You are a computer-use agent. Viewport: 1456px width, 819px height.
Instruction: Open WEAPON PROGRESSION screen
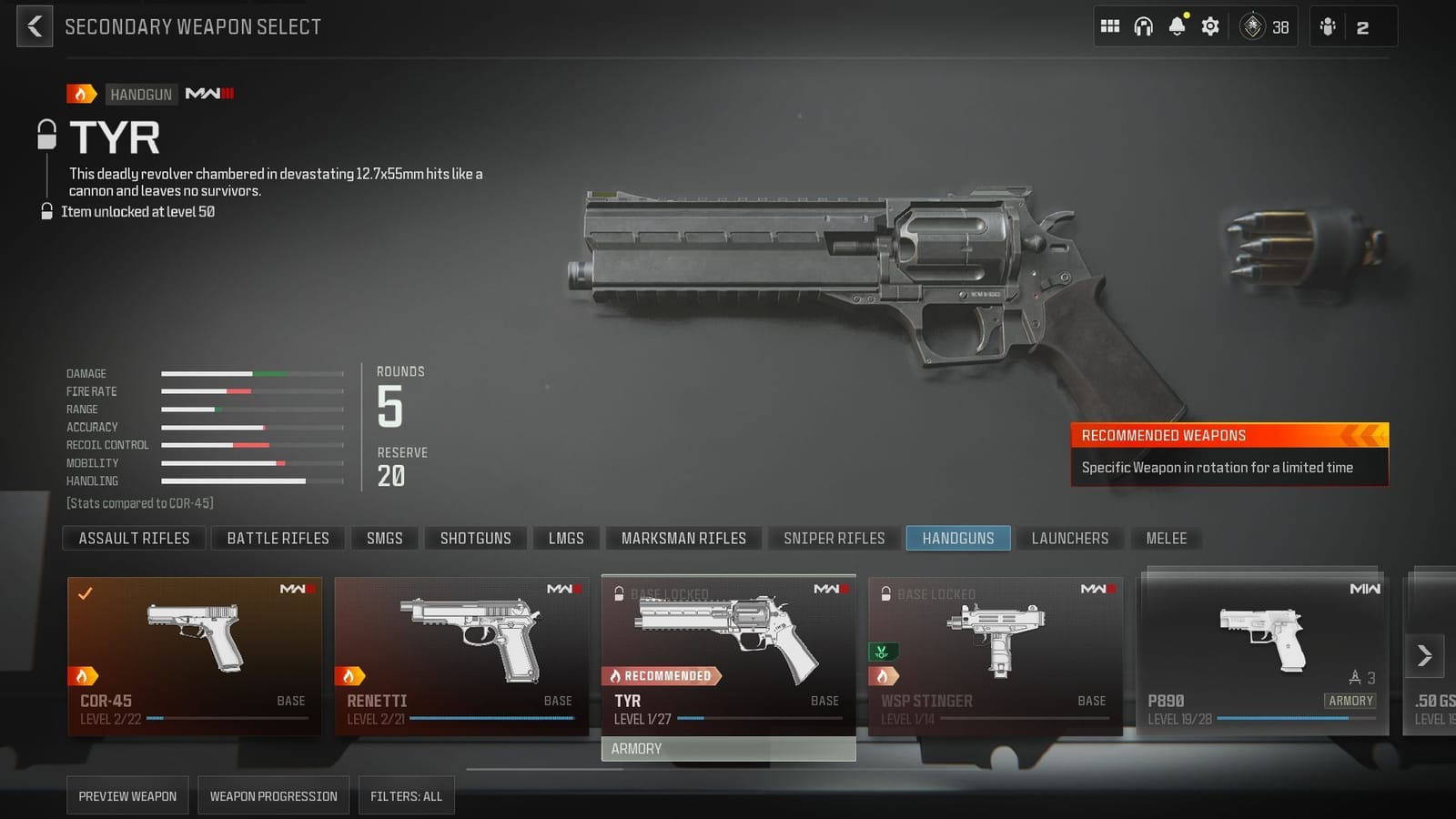point(273,795)
